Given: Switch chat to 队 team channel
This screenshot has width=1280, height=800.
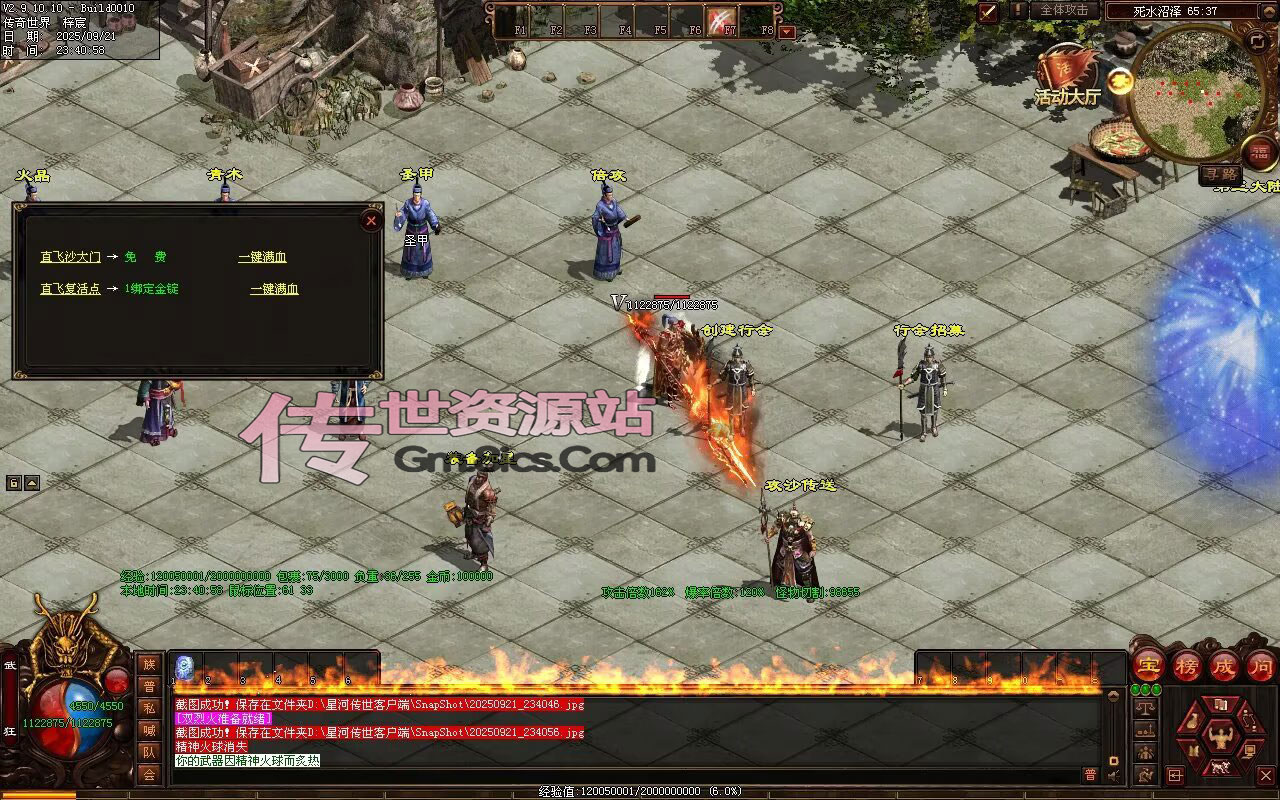Looking at the screenshot, I should click(149, 752).
